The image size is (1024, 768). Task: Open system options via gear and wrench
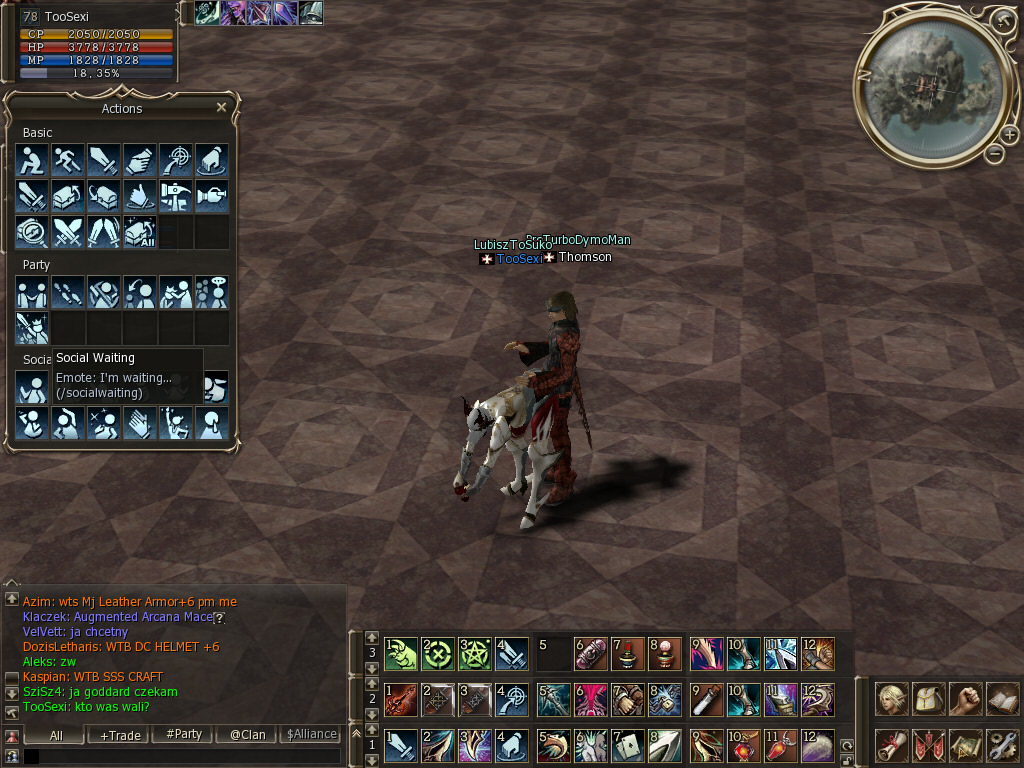point(1002,744)
